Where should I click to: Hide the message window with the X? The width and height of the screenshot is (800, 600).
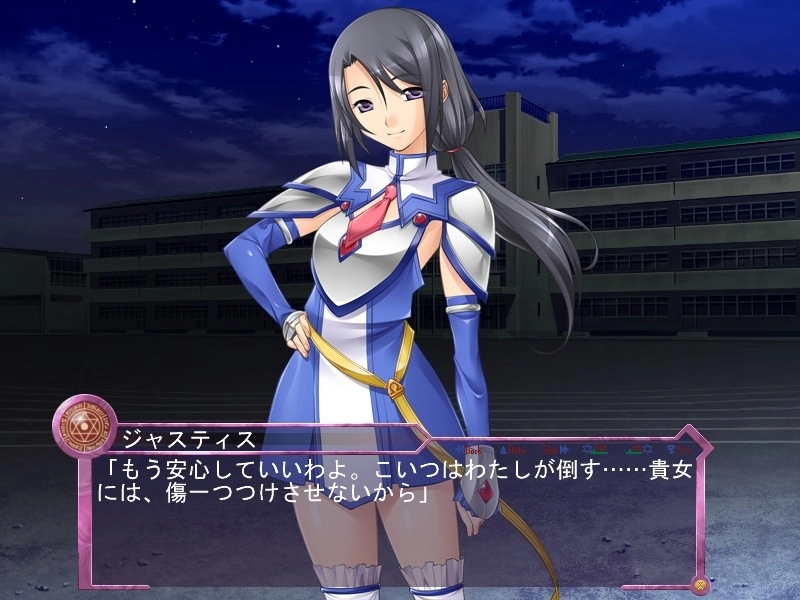coord(699,584)
